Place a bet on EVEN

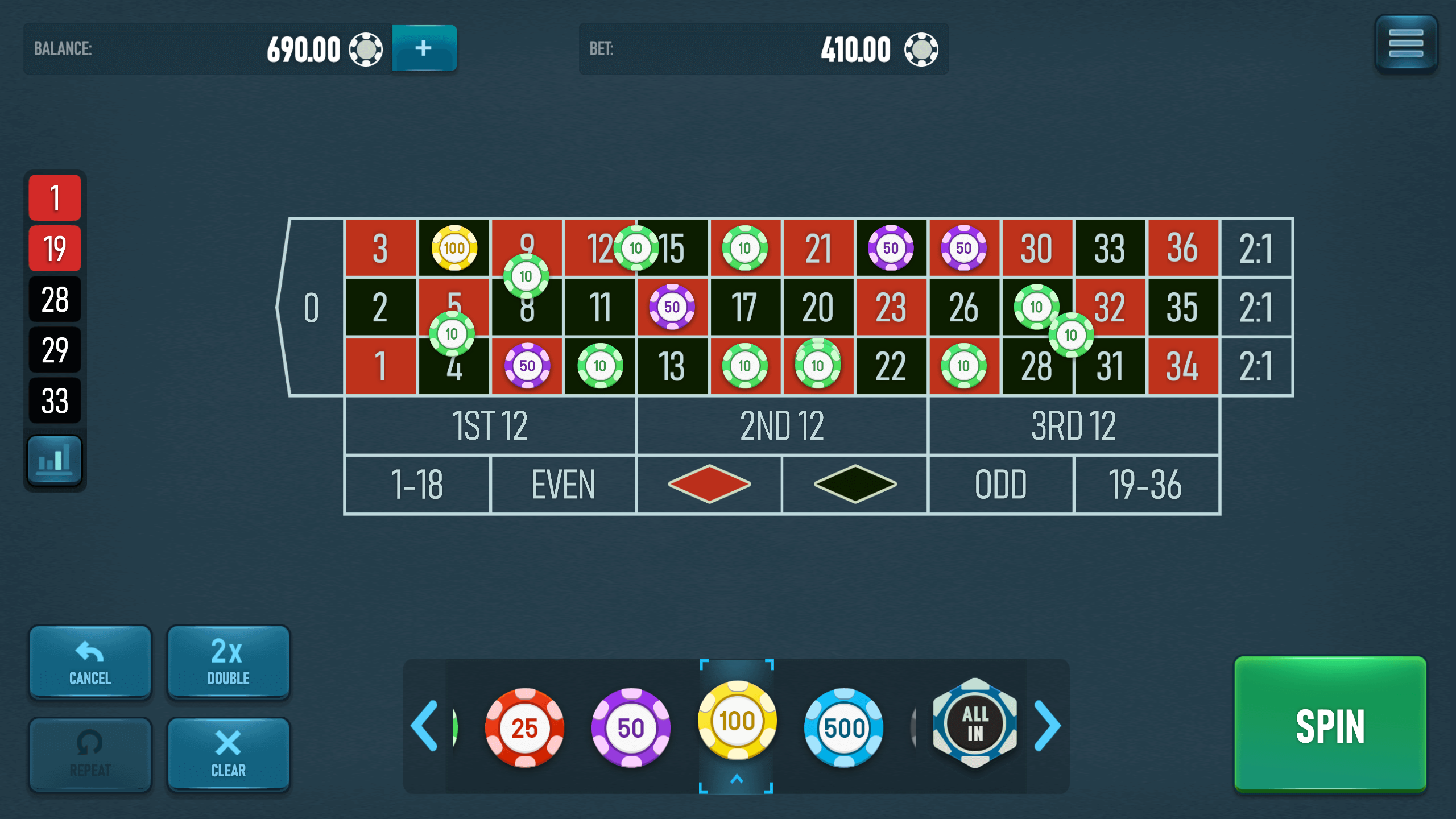tap(562, 485)
